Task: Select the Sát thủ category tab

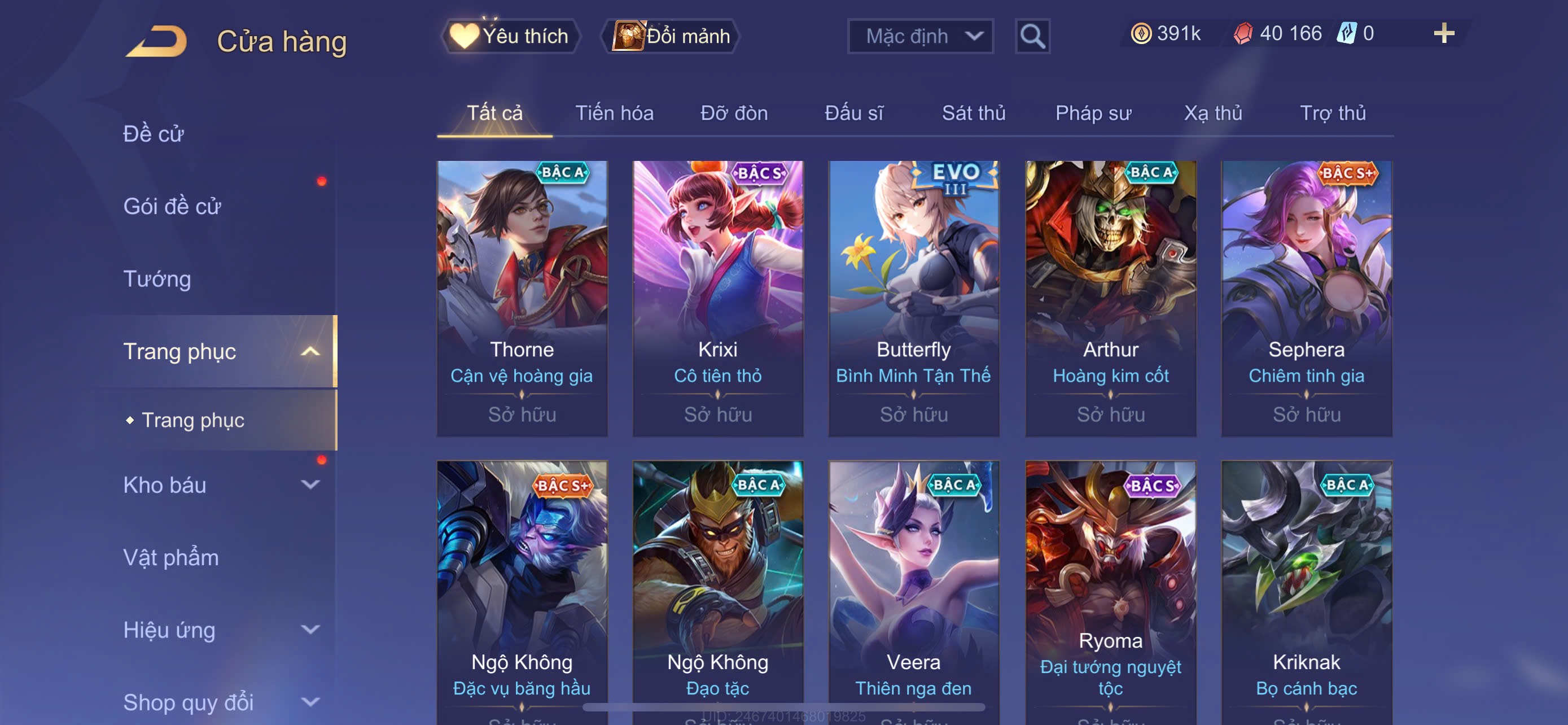Action: pos(973,113)
